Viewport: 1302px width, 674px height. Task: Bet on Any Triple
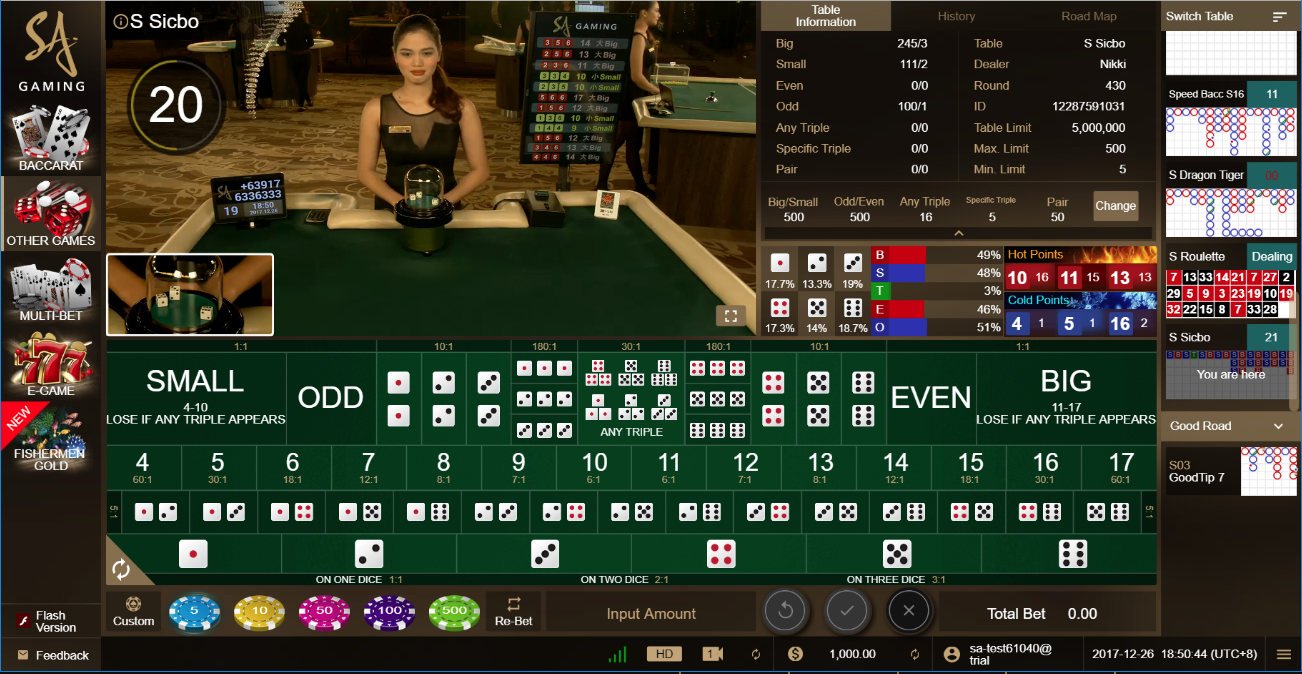[631, 397]
